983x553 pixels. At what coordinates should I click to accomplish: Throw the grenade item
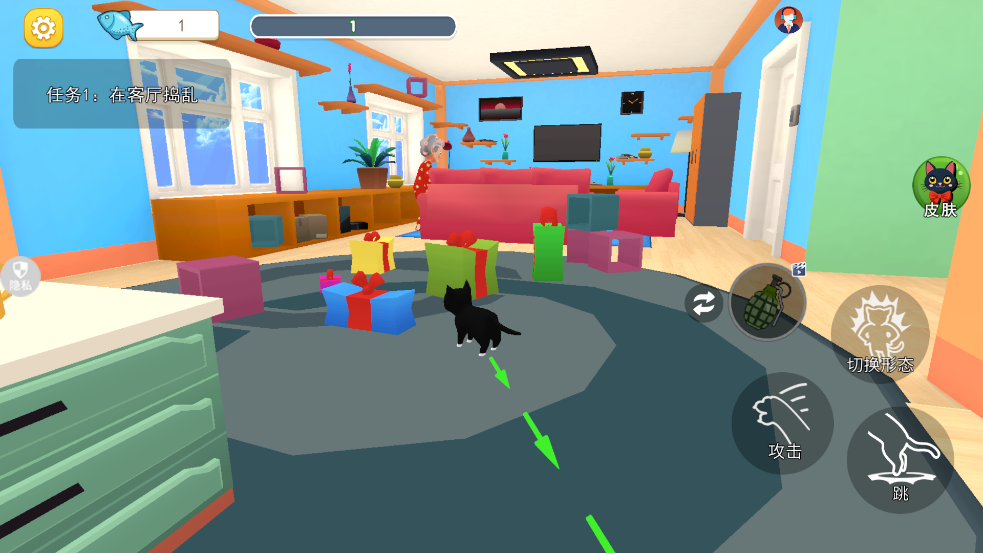coord(767,302)
